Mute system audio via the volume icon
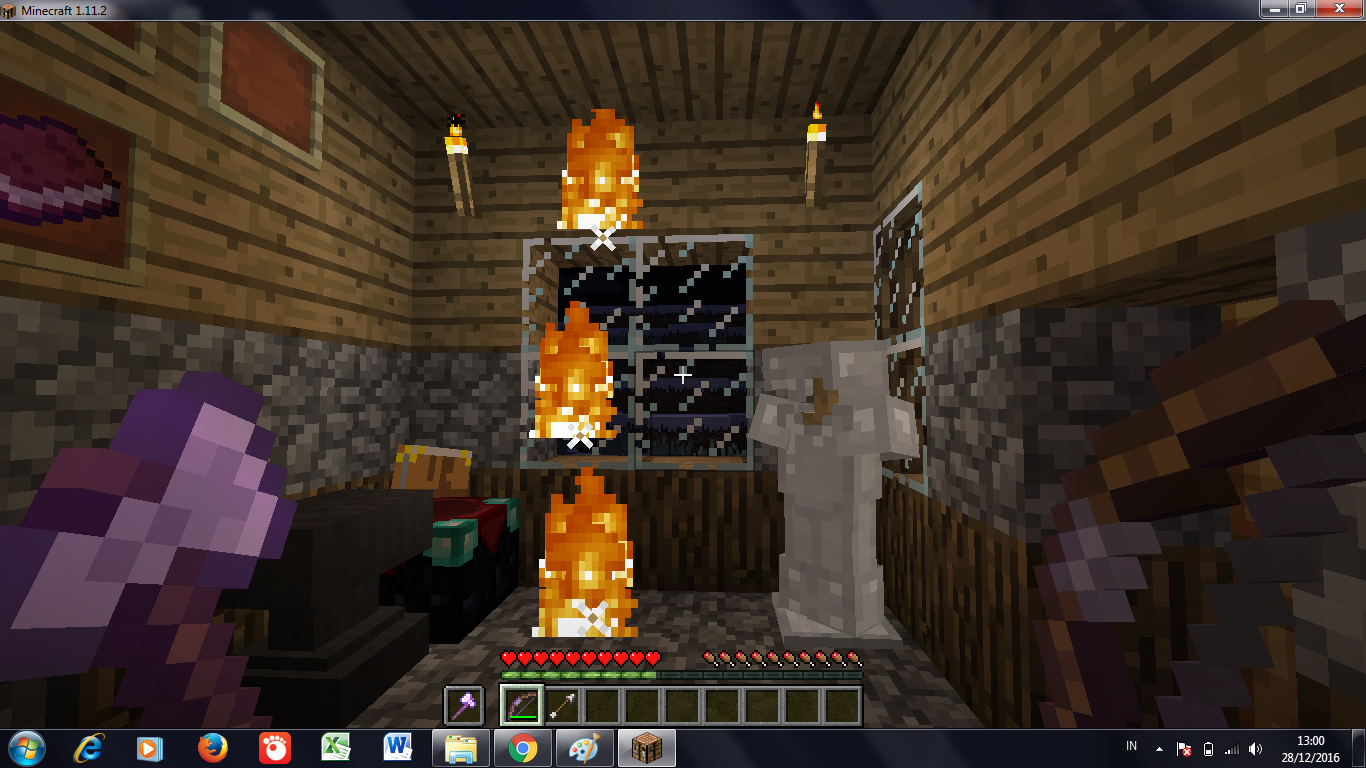 click(1255, 748)
